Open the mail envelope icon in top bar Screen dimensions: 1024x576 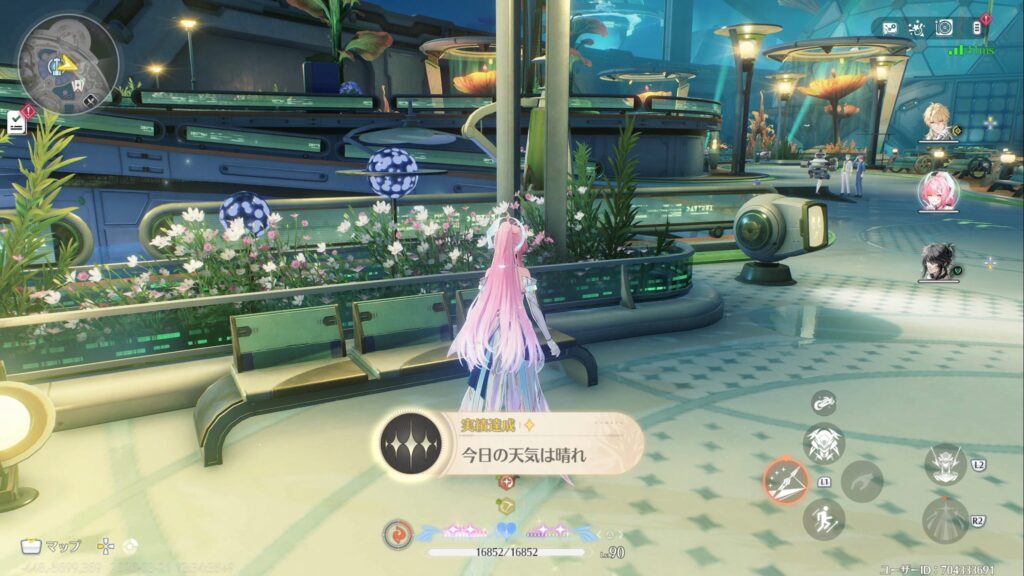point(890,28)
